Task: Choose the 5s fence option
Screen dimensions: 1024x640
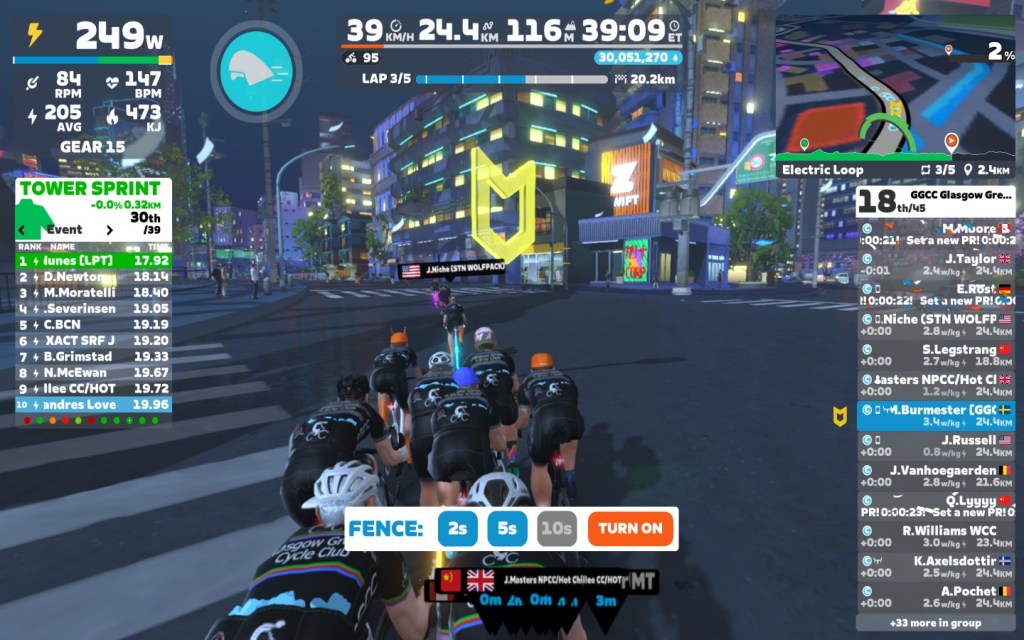Action: point(507,528)
